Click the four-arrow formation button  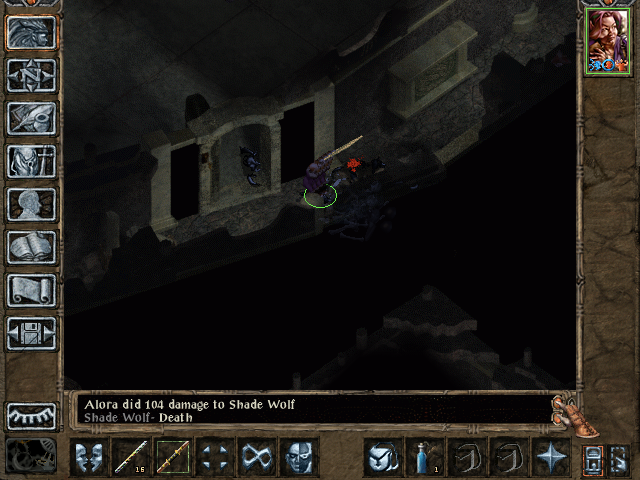click(x=215, y=457)
